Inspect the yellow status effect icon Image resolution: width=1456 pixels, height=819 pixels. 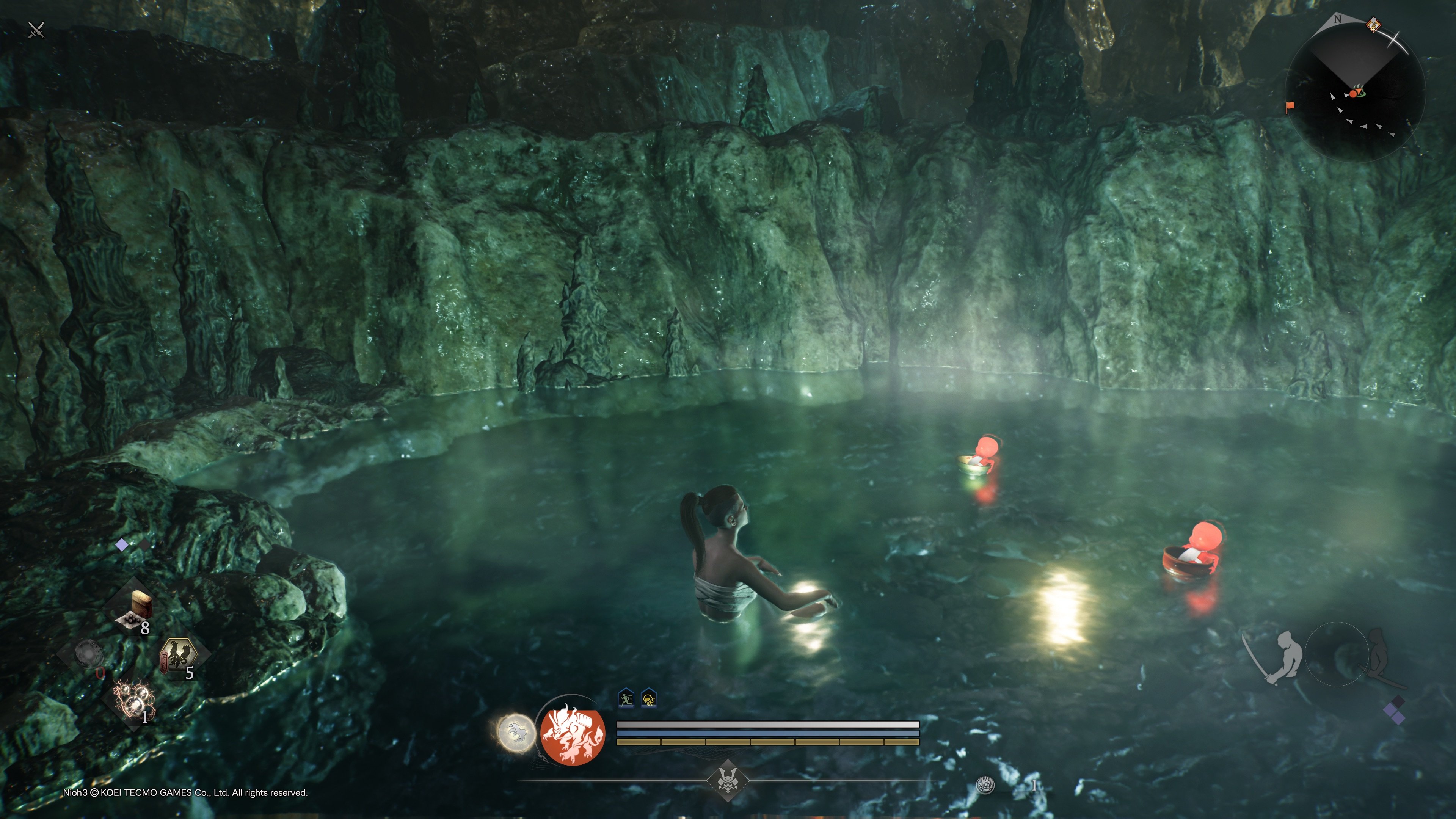click(649, 699)
